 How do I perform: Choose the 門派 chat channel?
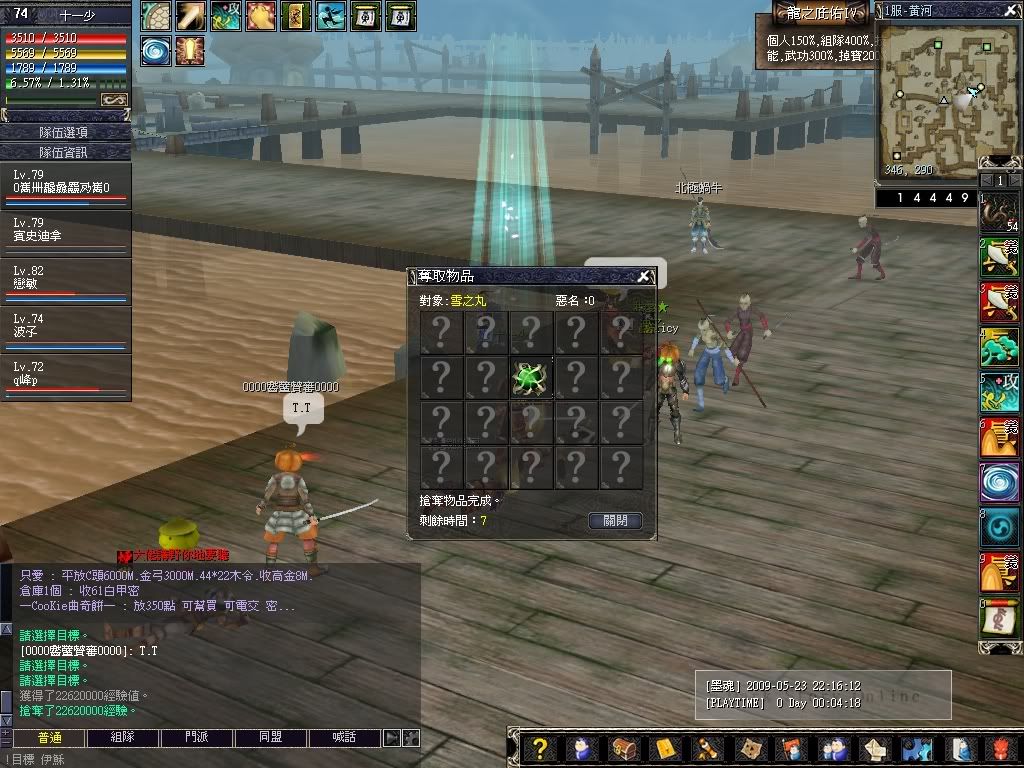click(x=197, y=738)
